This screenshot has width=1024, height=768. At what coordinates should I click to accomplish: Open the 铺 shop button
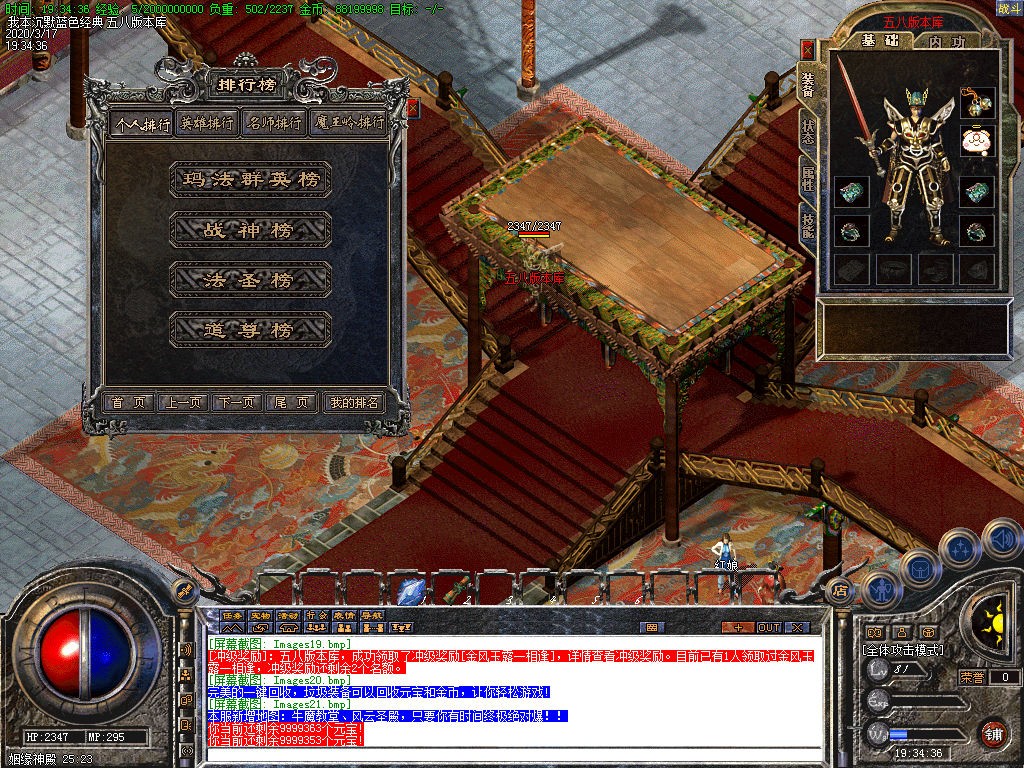coord(992,733)
